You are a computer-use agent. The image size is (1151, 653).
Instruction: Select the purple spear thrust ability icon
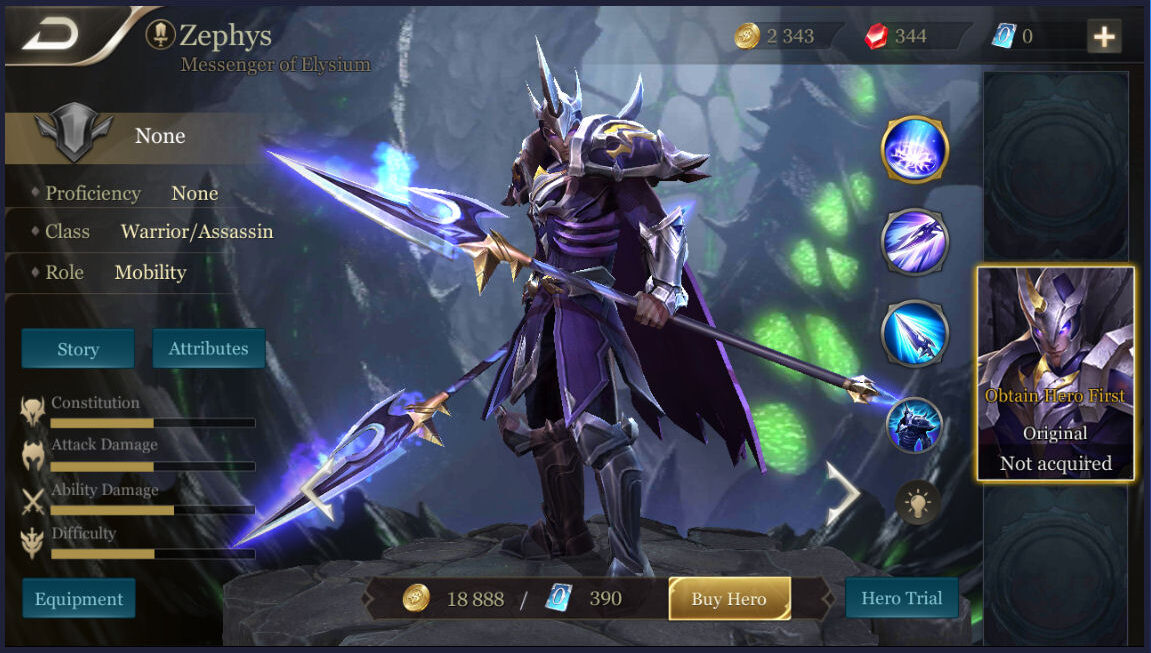[x=914, y=241]
